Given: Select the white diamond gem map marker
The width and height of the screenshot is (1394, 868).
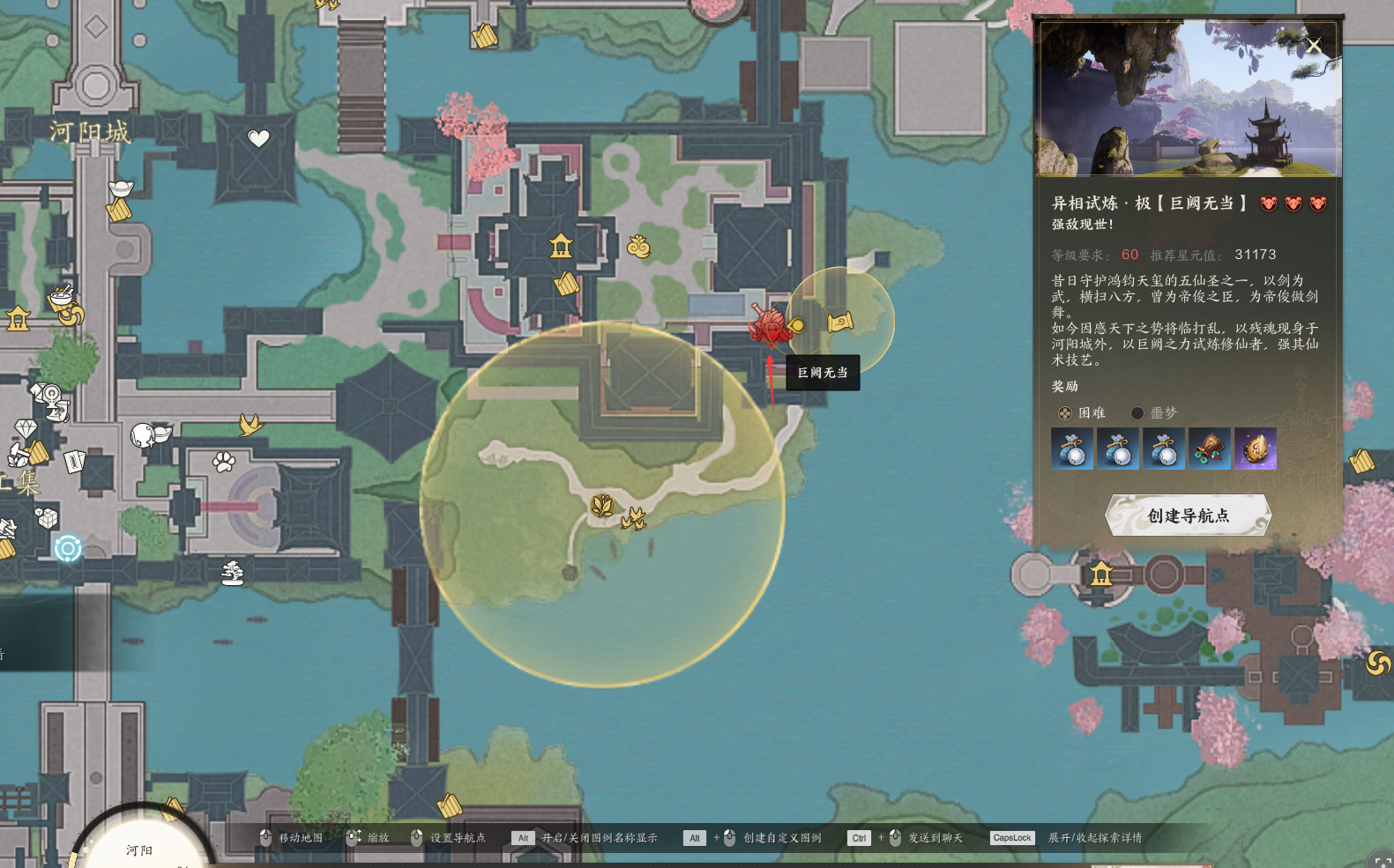Looking at the screenshot, I should pyautogui.click(x=26, y=429).
